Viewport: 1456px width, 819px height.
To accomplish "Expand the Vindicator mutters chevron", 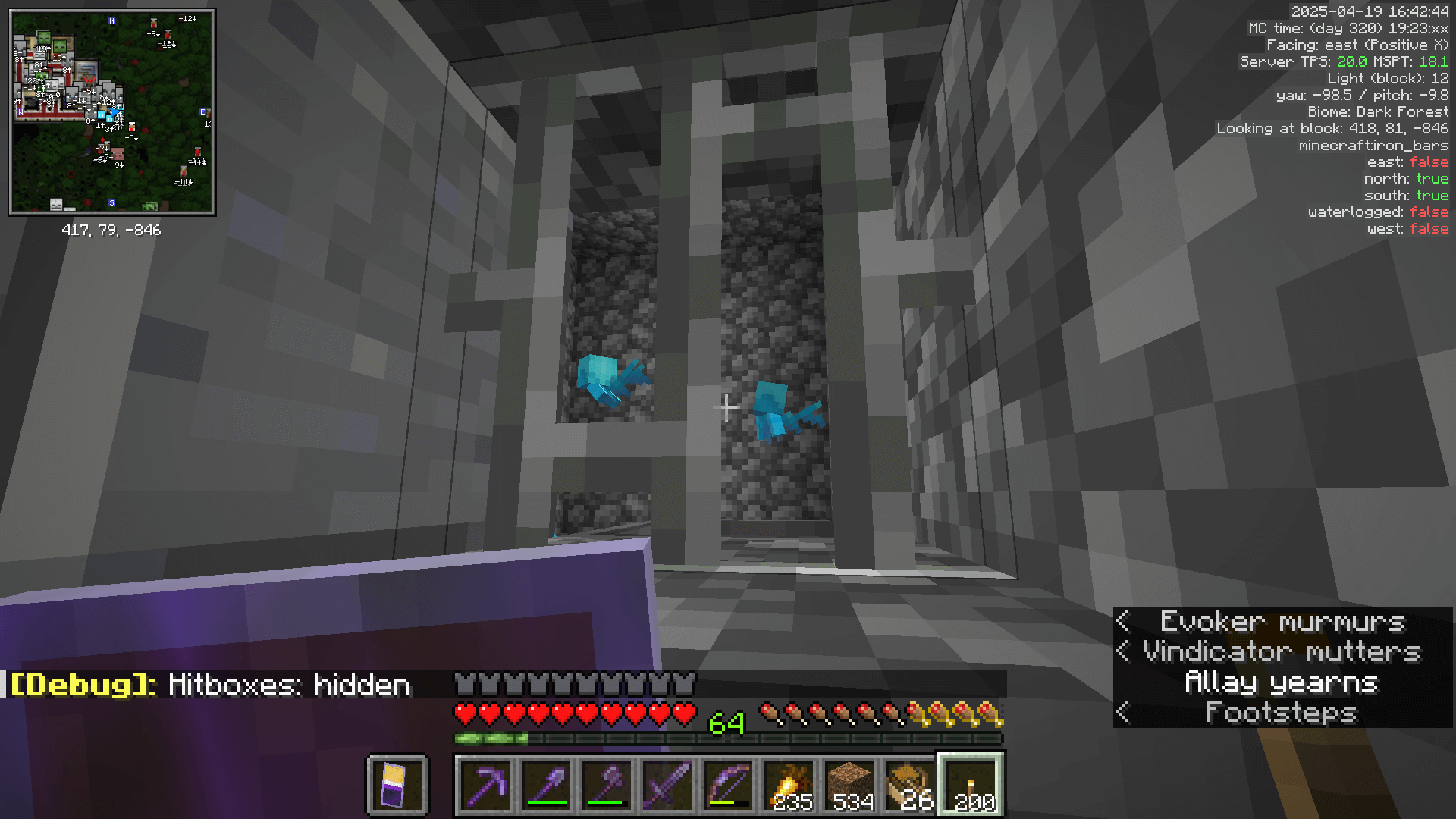I will (1123, 652).
